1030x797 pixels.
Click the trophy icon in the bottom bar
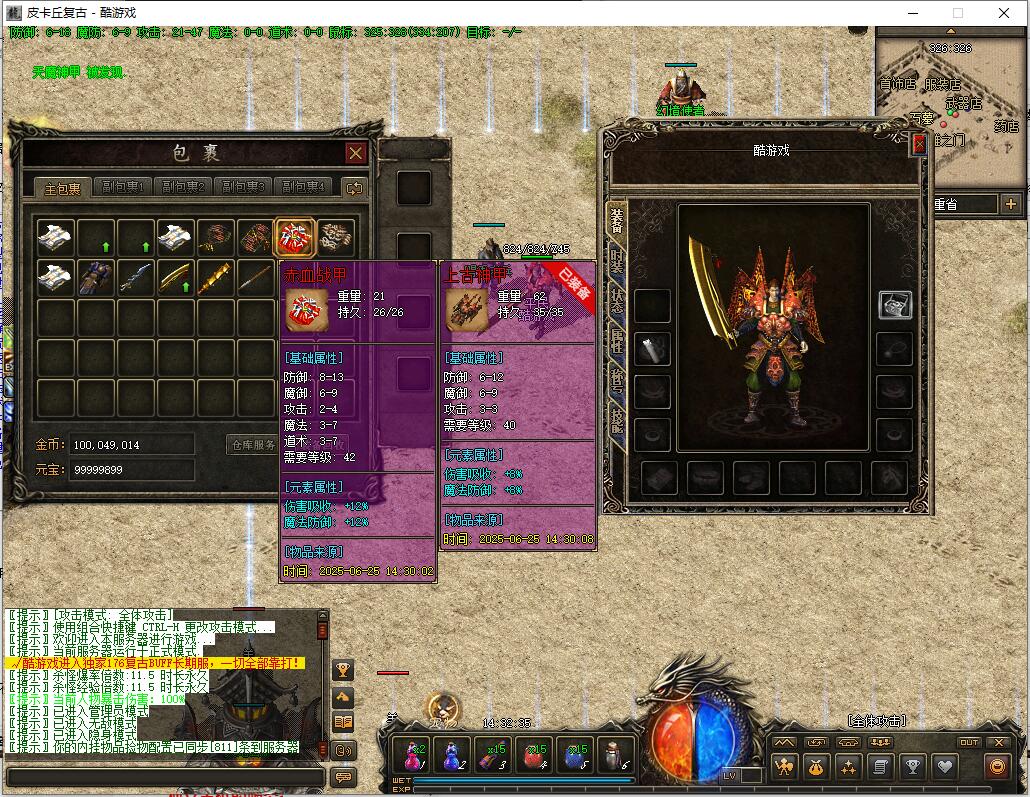point(912,767)
